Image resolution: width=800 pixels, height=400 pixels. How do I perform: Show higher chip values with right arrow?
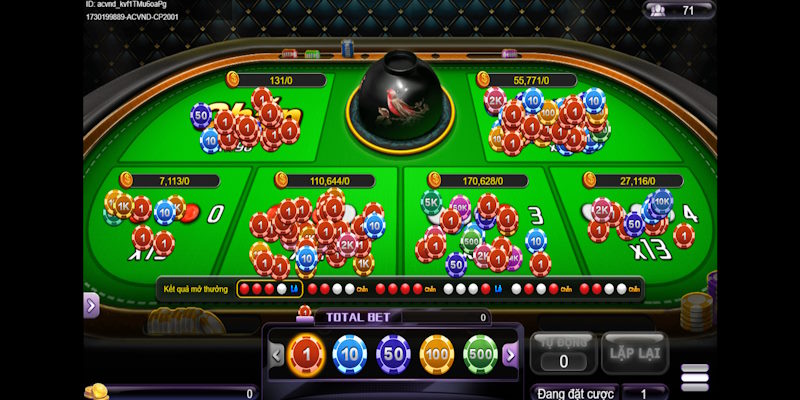pyautogui.click(x=510, y=354)
